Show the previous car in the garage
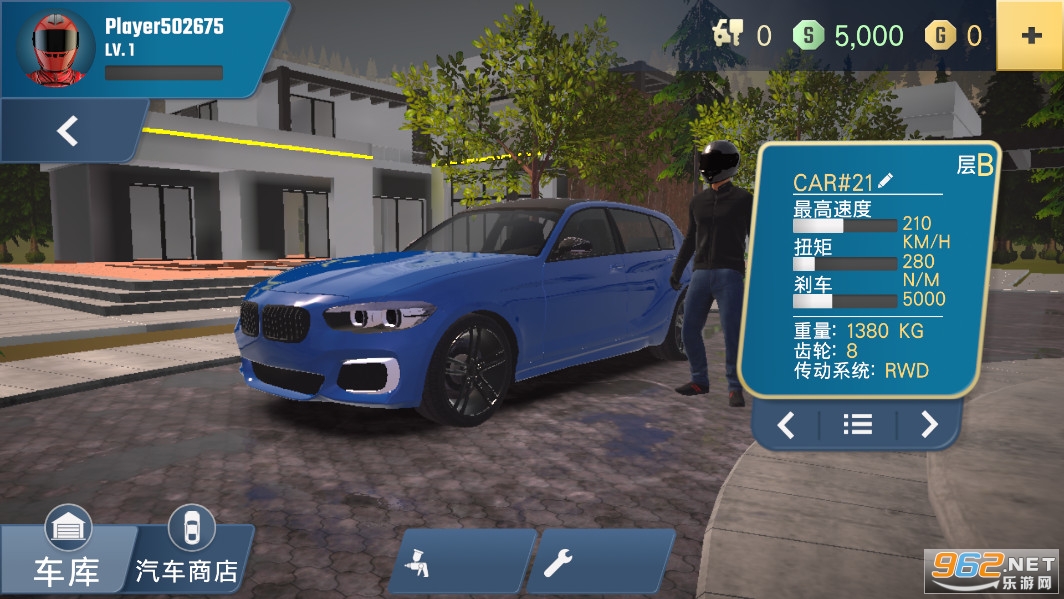This screenshot has height=599, width=1064. (x=786, y=425)
